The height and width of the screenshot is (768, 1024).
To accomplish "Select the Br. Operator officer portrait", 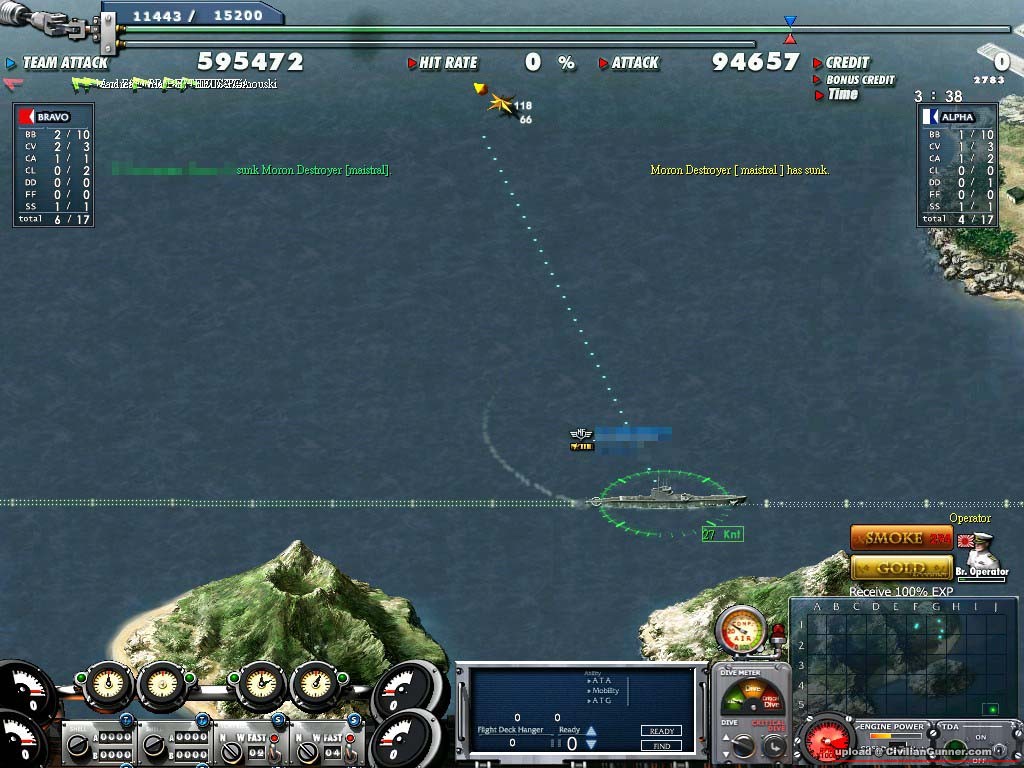I will (x=980, y=553).
